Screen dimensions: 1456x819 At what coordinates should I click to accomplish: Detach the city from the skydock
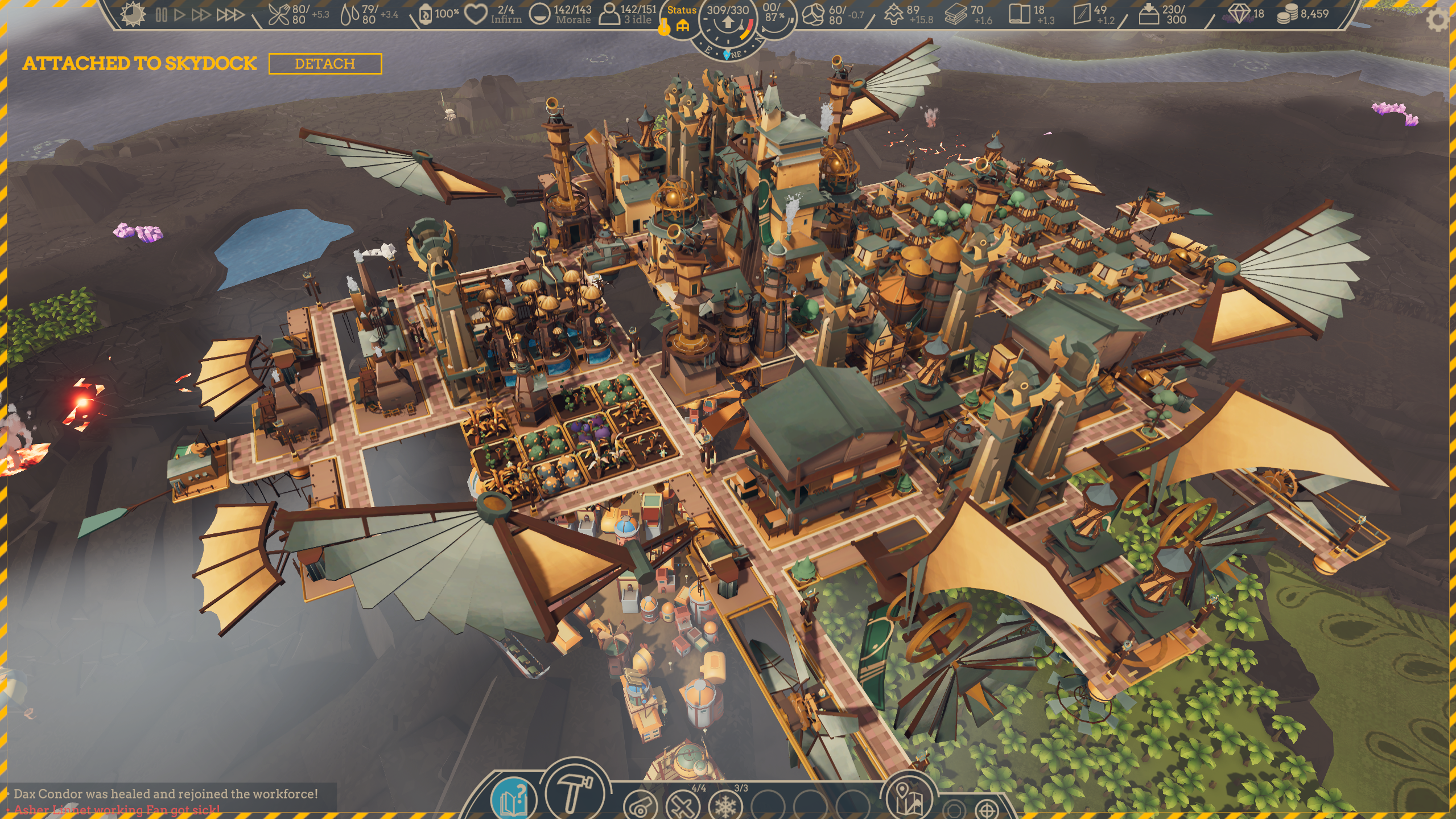tap(325, 64)
